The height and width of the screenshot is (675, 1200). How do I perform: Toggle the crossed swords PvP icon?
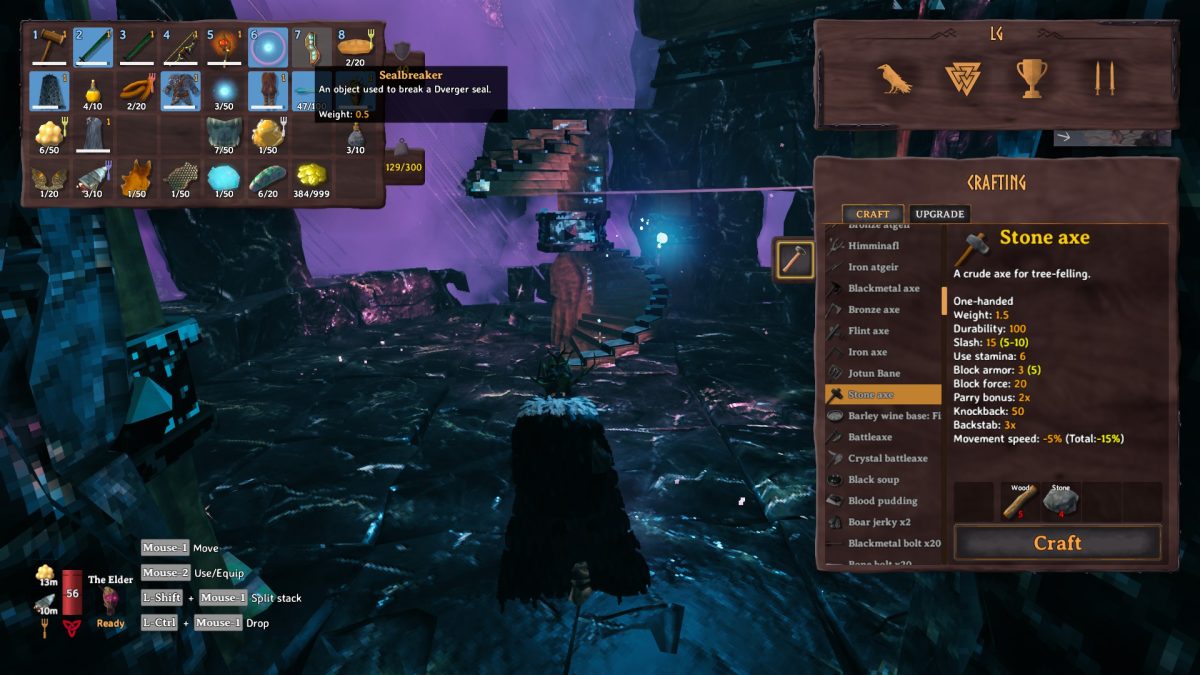click(x=1103, y=78)
